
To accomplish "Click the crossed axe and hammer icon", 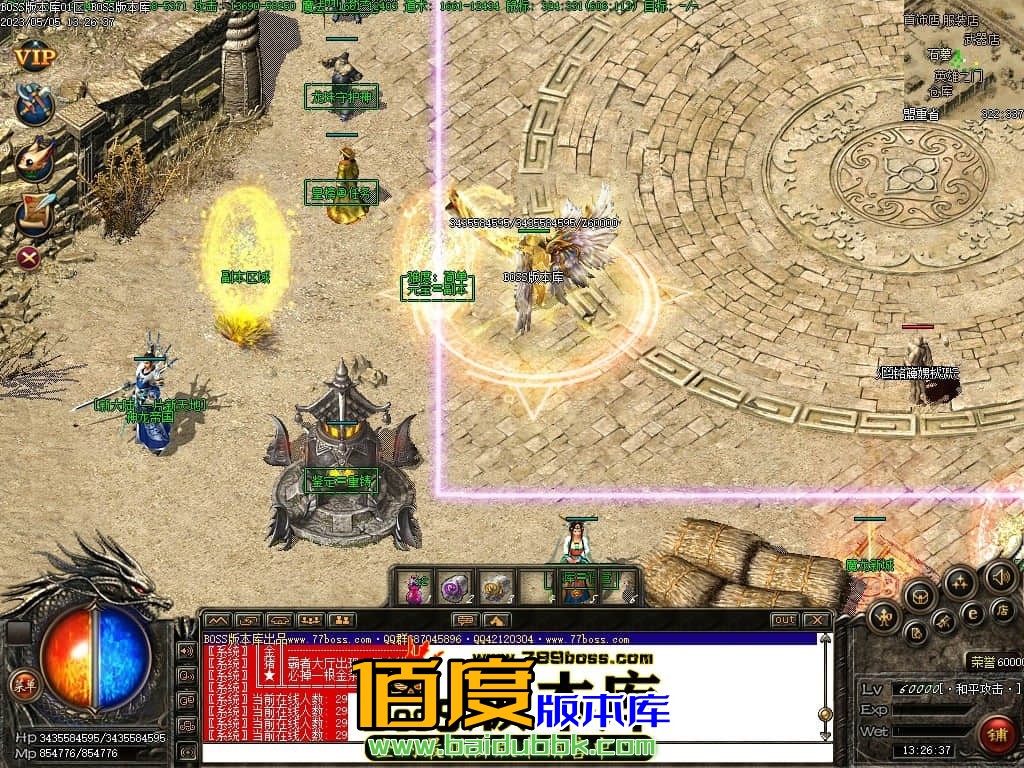I will click(x=35, y=105).
